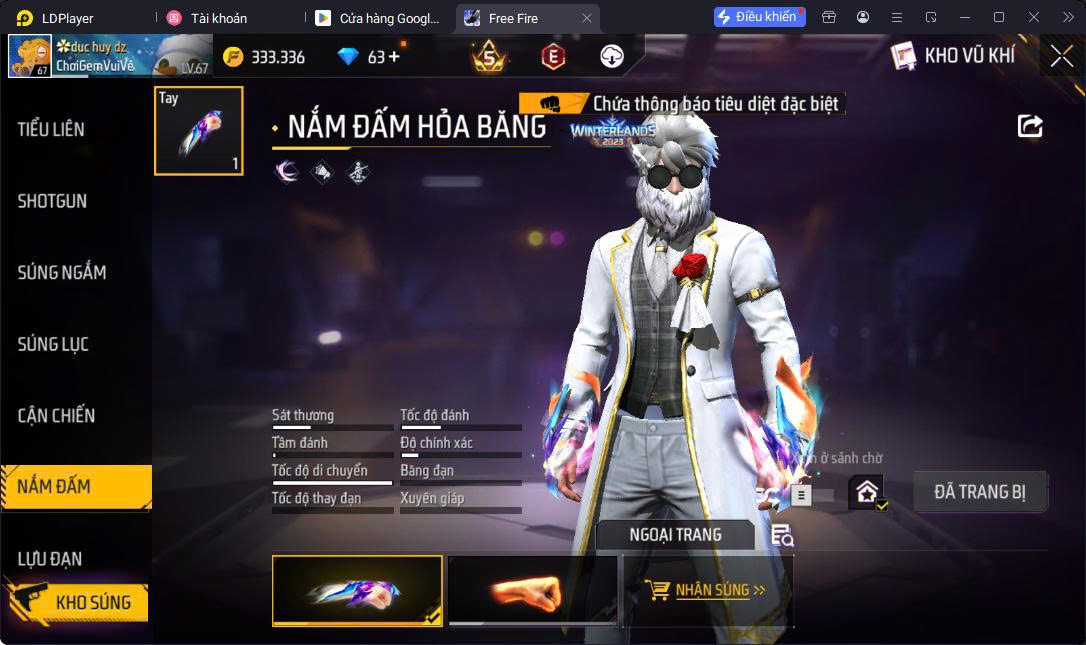Select the Tay equipped weapon slot
The image size is (1086, 645).
pos(198,131)
